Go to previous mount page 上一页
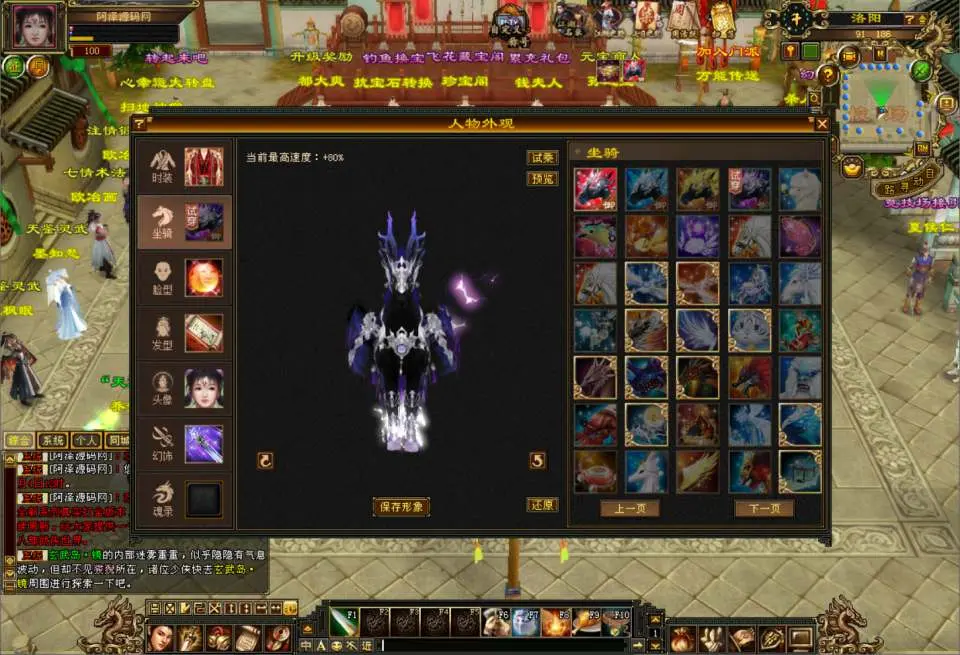This screenshot has width=960, height=655. tap(629, 508)
